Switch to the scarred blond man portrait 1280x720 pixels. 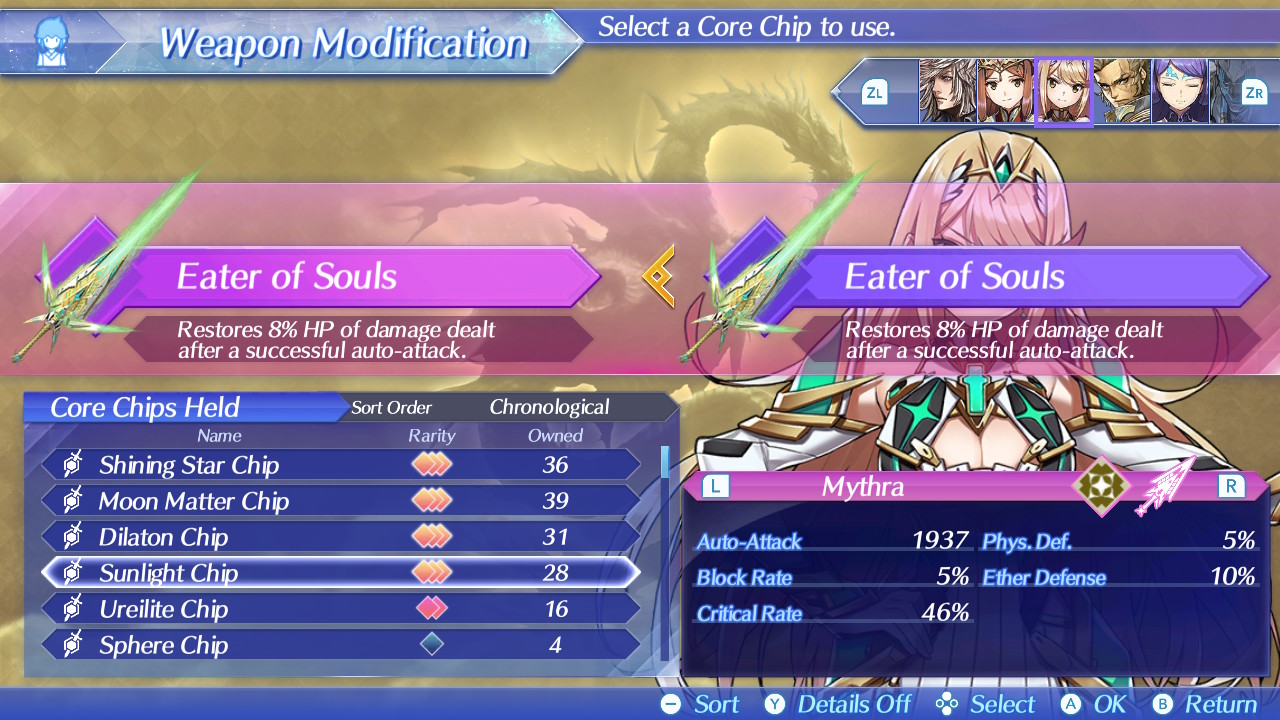[1121, 91]
